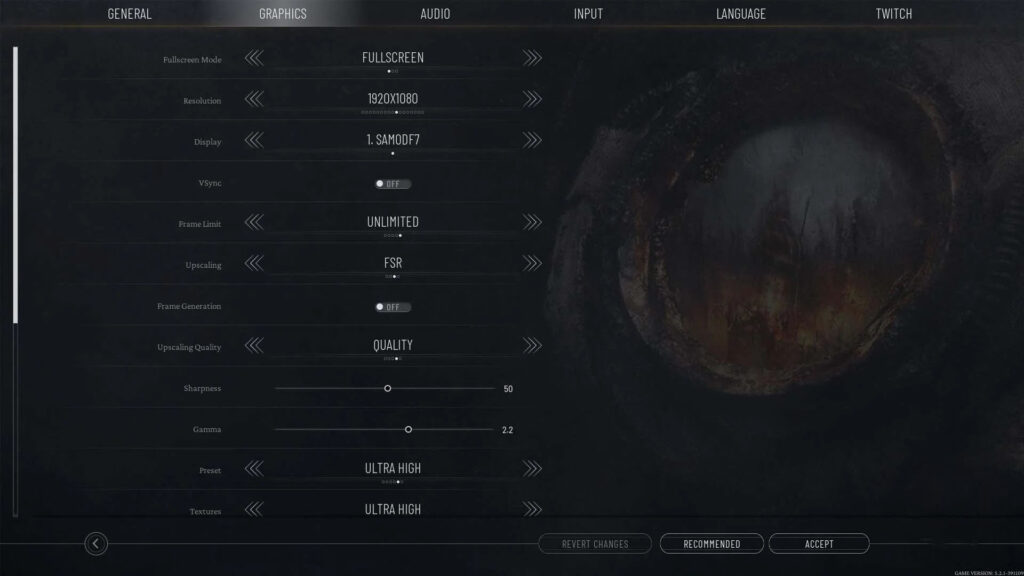The height and width of the screenshot is (576, 1024).
Task: Switch to the General tab
Action: pyautogui.click(x=130, y=14)
